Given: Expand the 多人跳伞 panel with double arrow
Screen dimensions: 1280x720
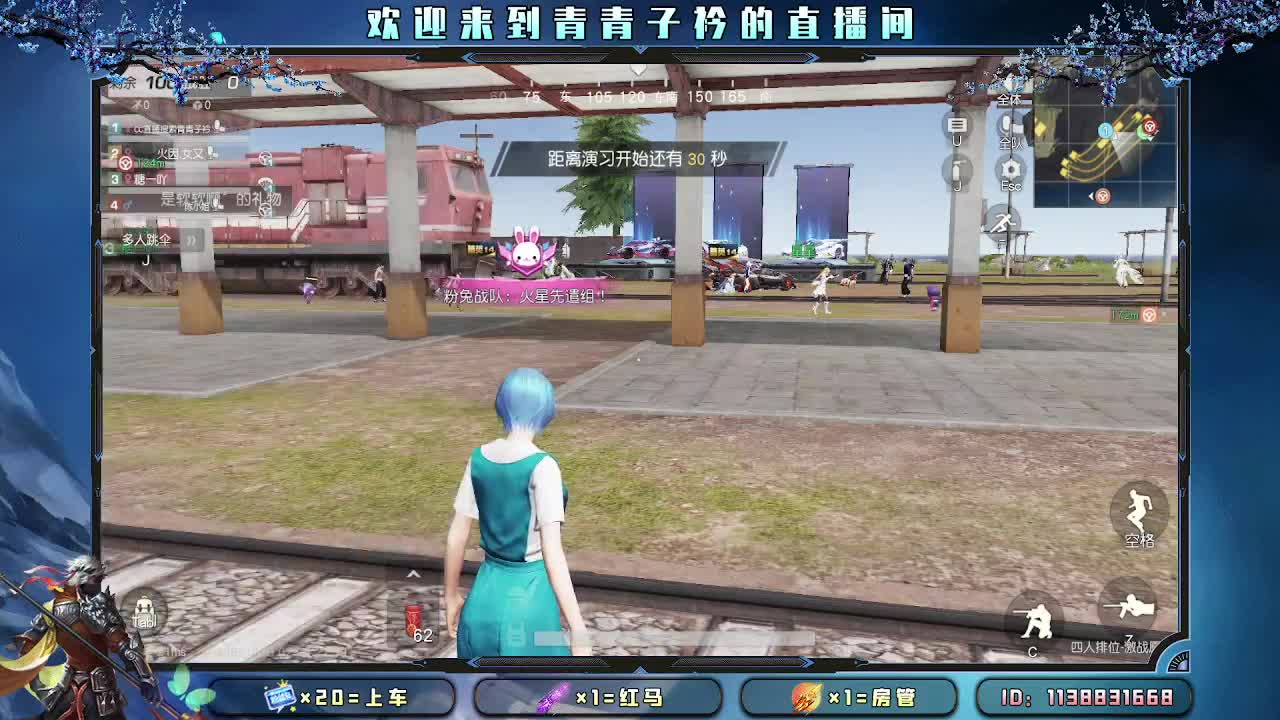Looking at the screenshot, I should coord(192,240).
